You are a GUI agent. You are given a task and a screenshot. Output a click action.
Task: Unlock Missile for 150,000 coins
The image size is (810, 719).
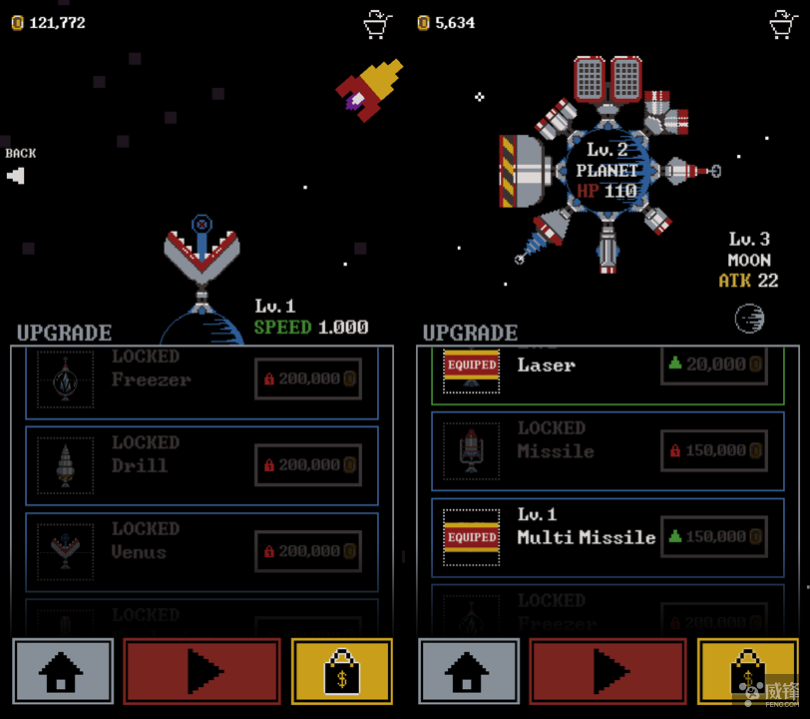pos(714,451)
